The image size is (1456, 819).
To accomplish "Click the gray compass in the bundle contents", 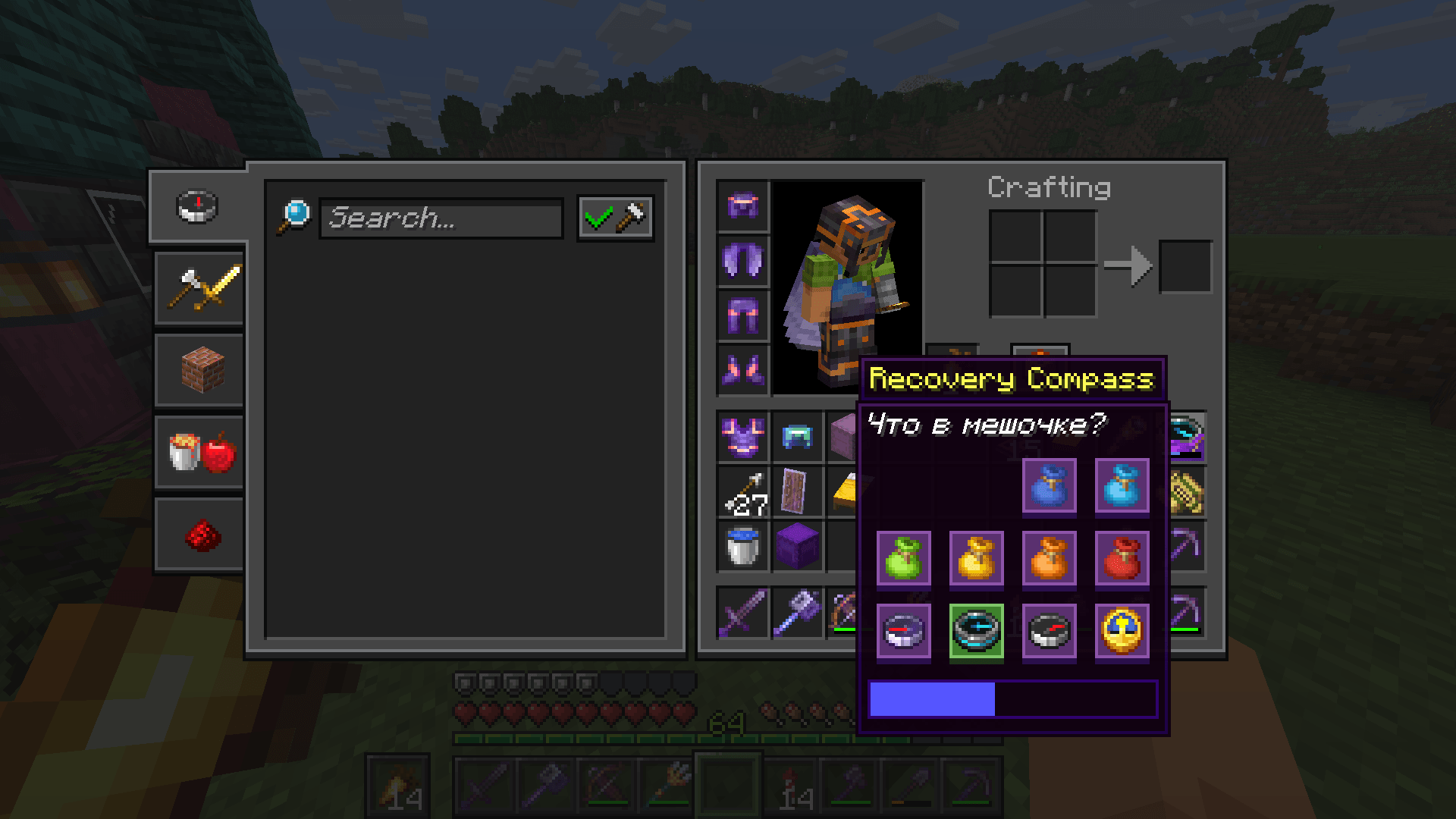I will coord(1050,632).
